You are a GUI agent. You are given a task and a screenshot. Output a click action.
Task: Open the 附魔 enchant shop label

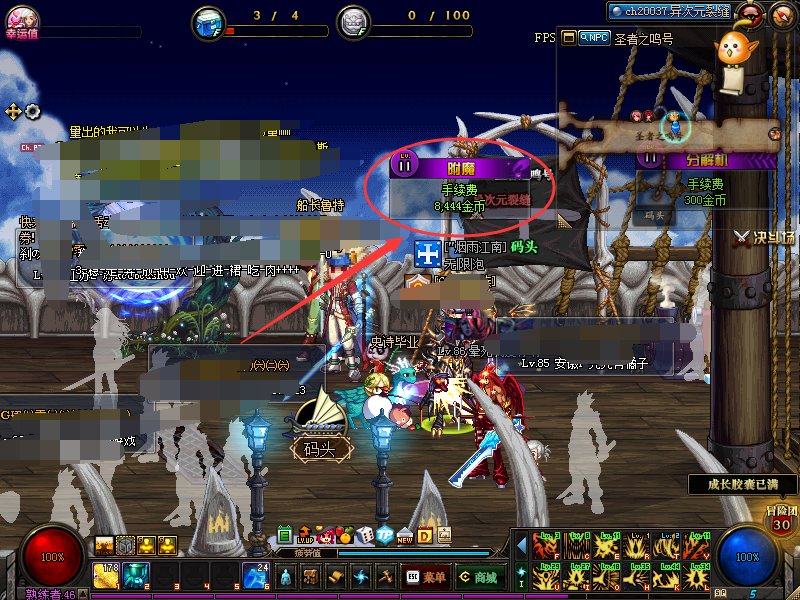462,166
